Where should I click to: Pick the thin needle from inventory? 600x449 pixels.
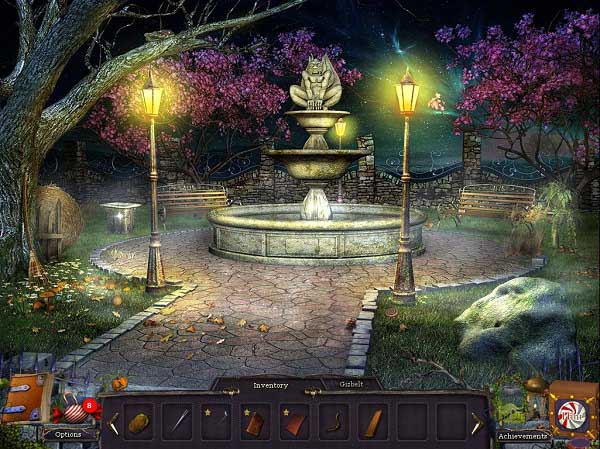pos(177,422)
